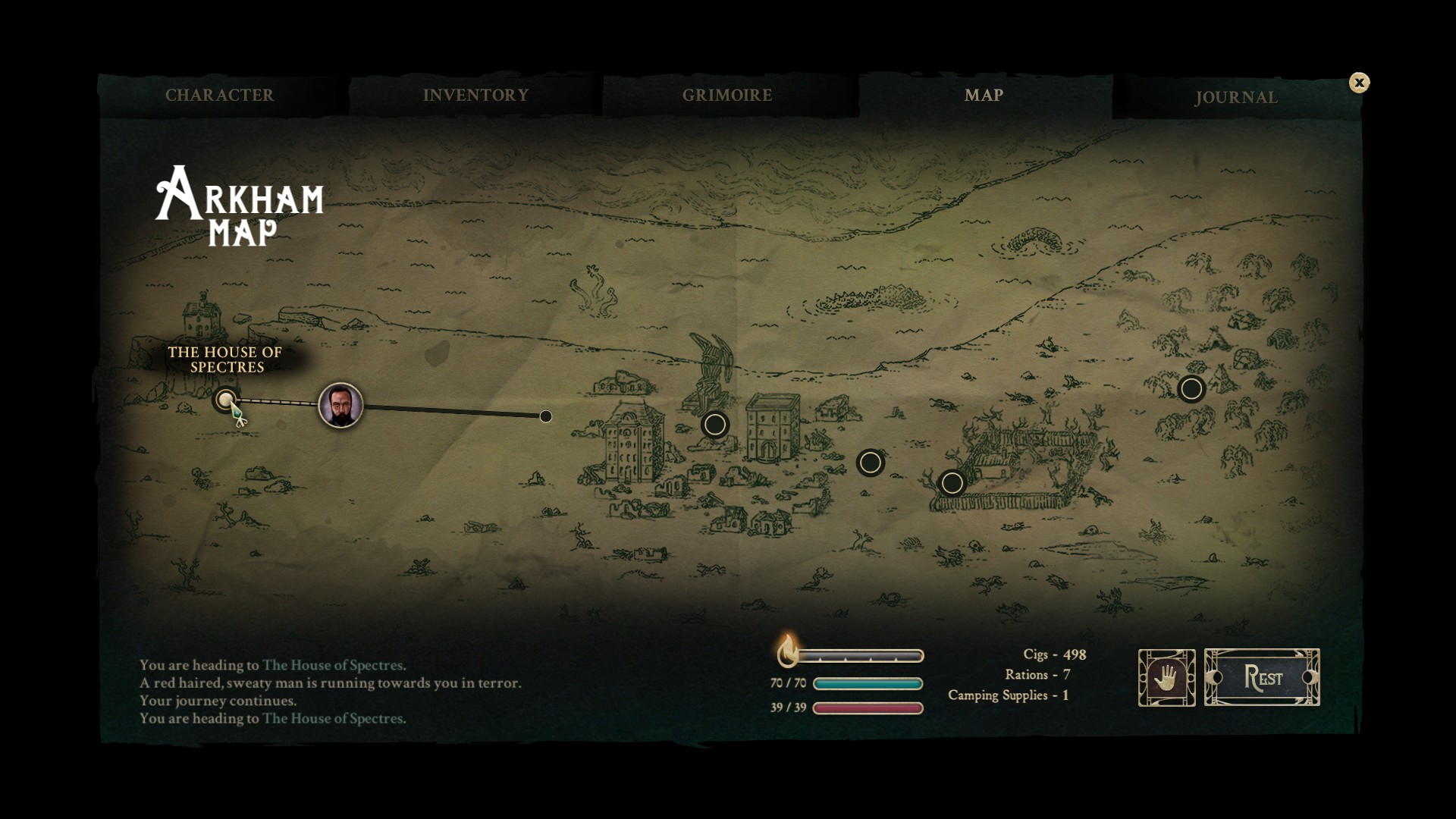Switch to the Character tab
Screen dimensions: 1456x819
tap(219, 96)
